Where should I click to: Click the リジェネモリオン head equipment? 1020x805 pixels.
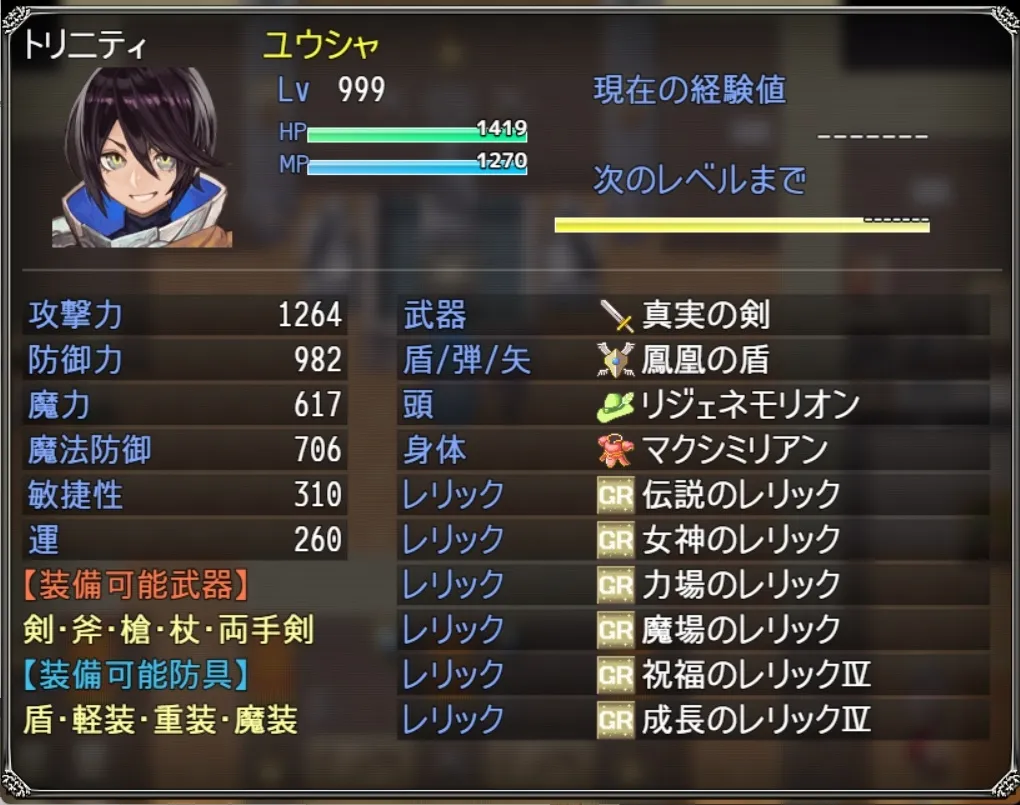point(750,405)
